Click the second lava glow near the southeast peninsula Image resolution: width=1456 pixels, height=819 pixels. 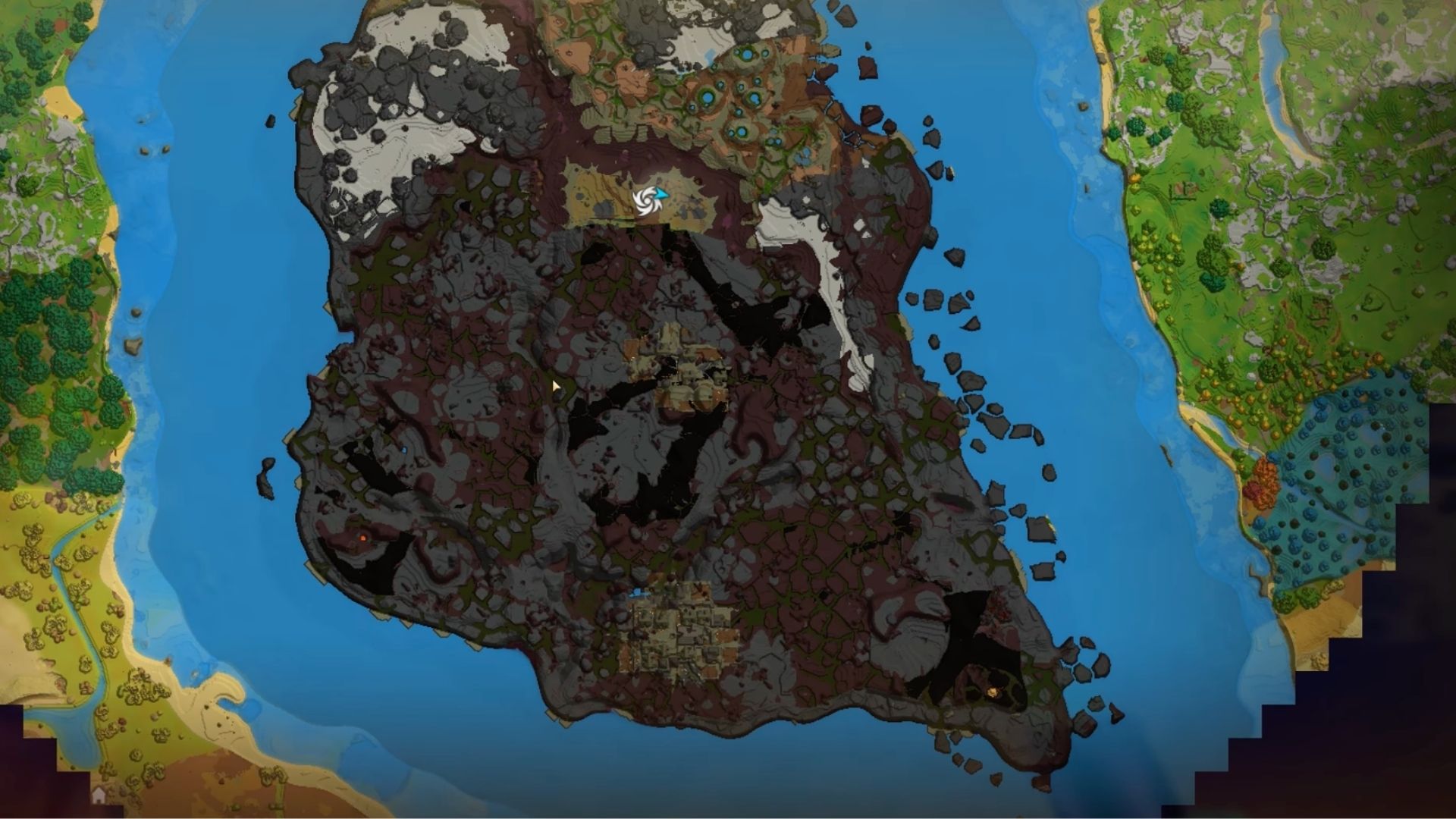pyautogui.click(x=999, y=615)
